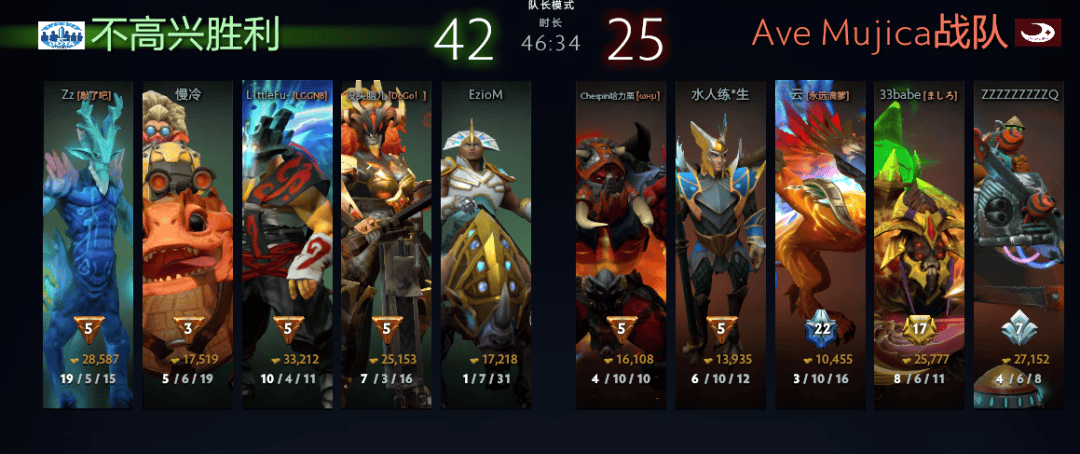Click the Ave Mujica战队 team logo
This screenshot has height=454, width=1080.
(x=1038, y=33)
